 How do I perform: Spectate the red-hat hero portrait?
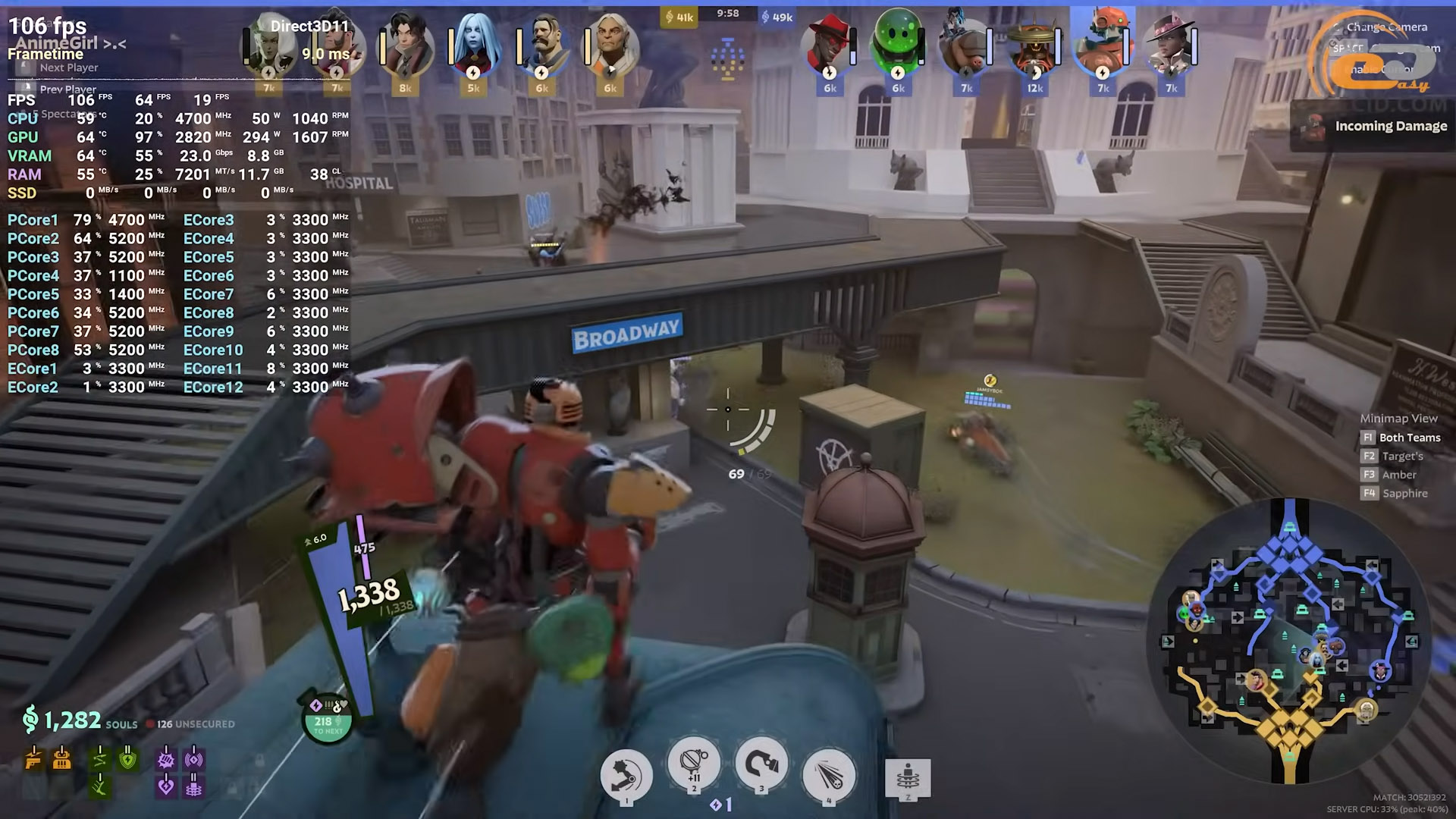(829, 44)
